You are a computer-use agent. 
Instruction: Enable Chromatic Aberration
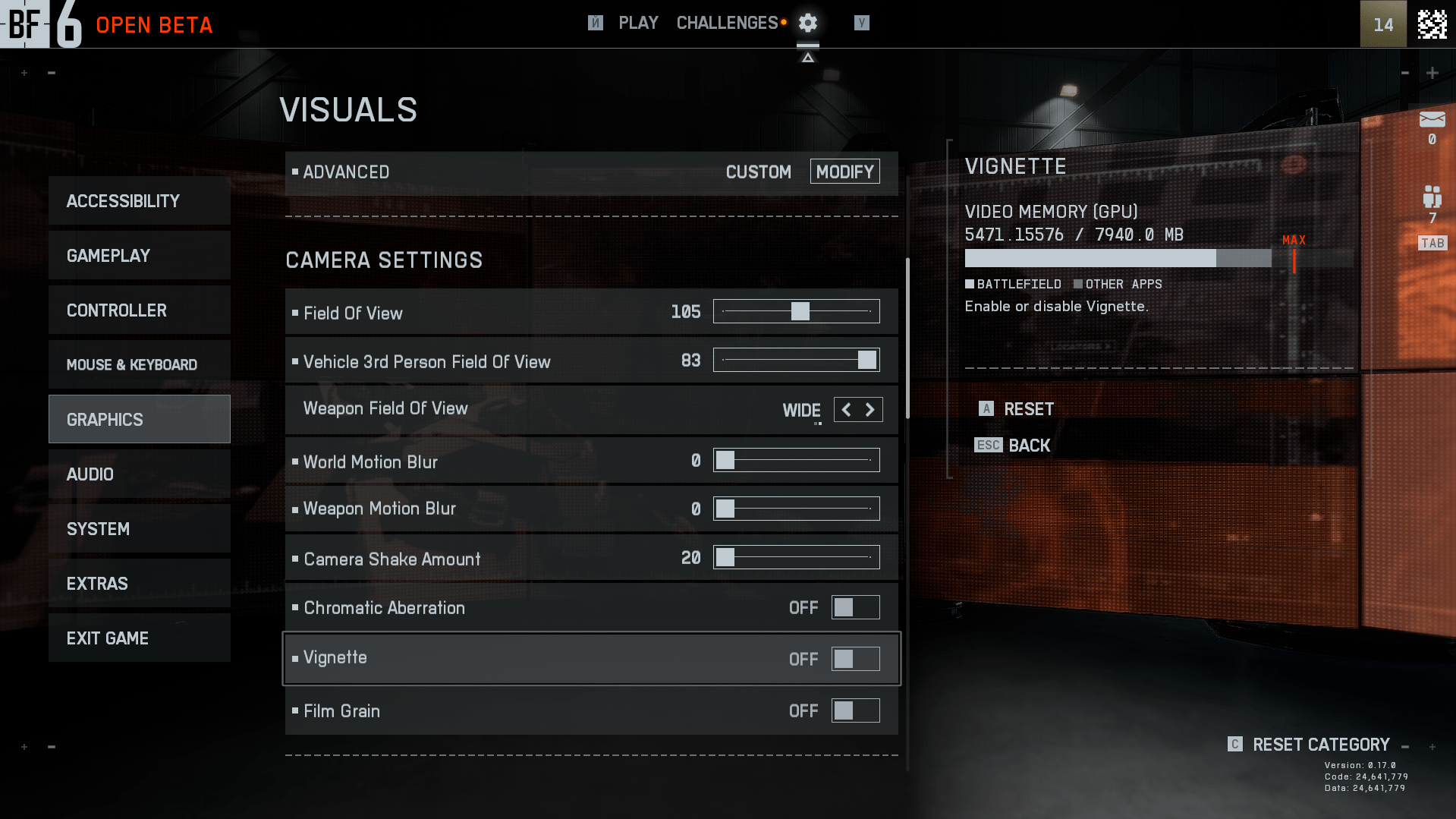(855, 607)
